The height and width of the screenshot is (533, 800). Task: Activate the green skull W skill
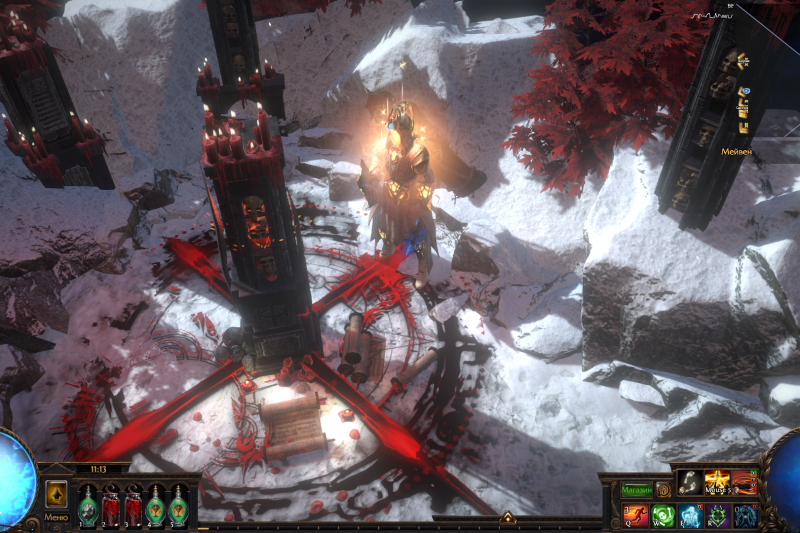[663, 516]
